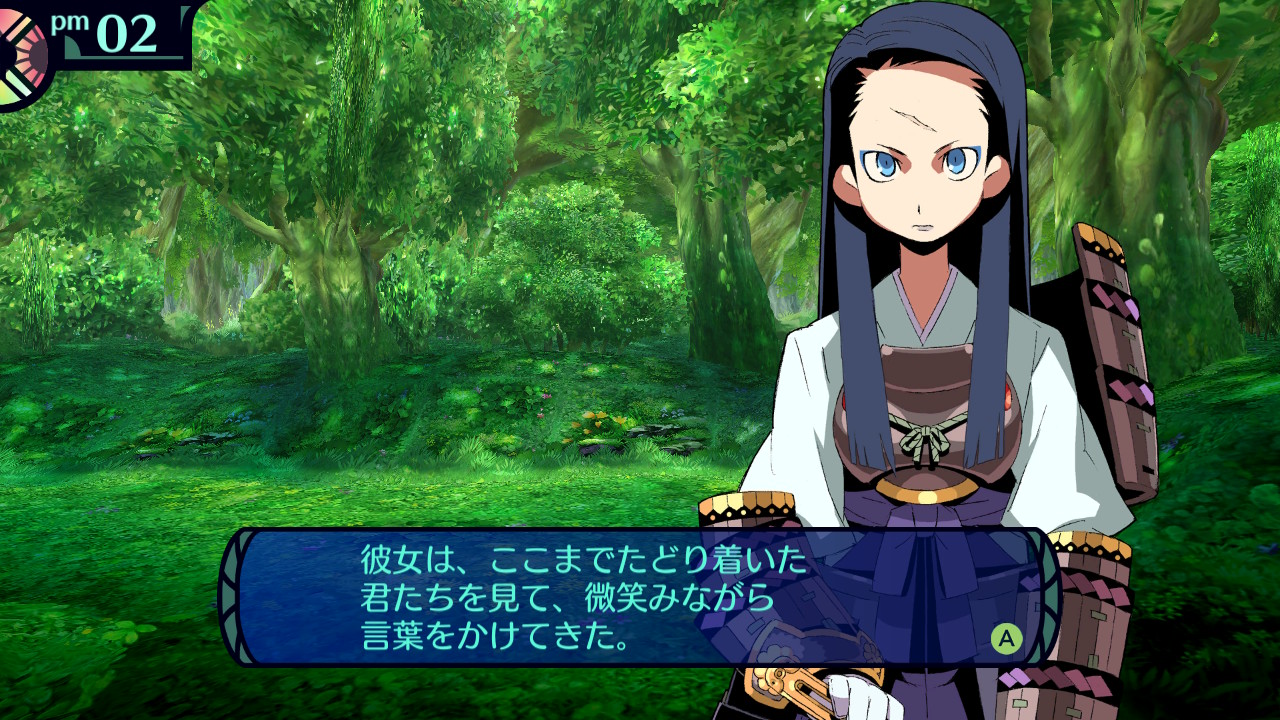Advance the blue narration dialogue box

tap(1006, 639)
